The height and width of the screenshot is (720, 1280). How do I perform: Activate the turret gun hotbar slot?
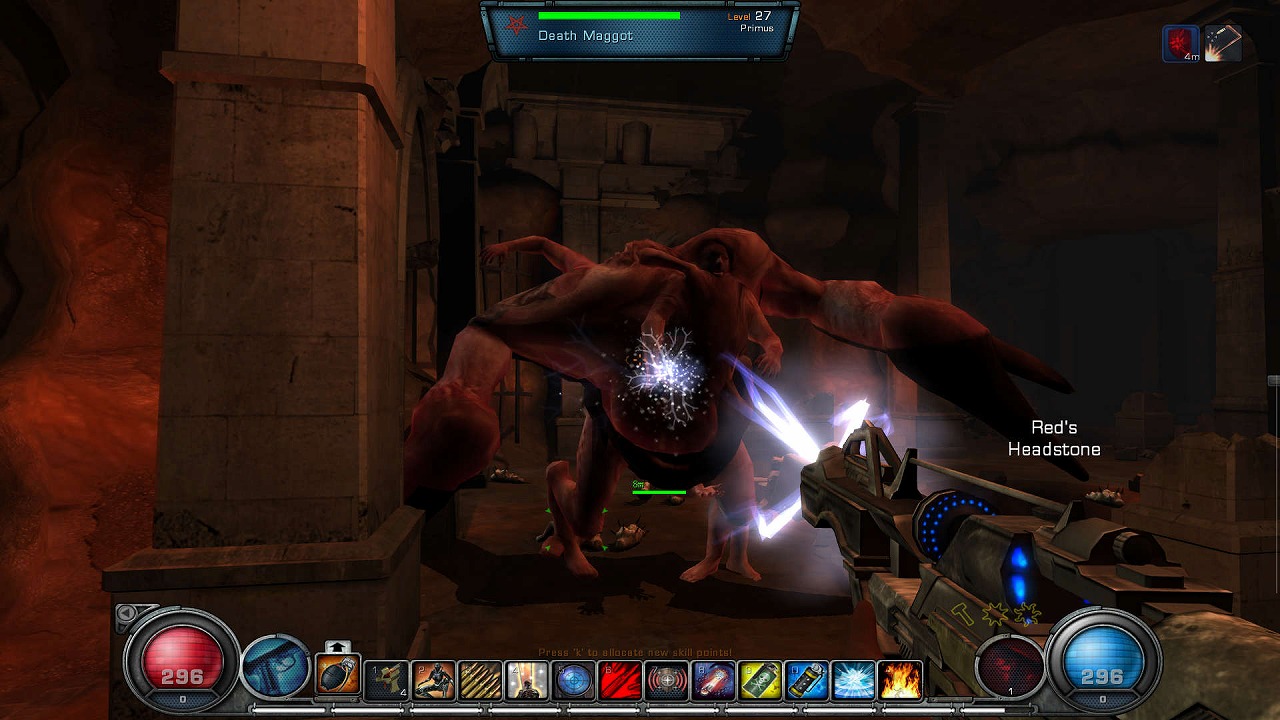386,680
